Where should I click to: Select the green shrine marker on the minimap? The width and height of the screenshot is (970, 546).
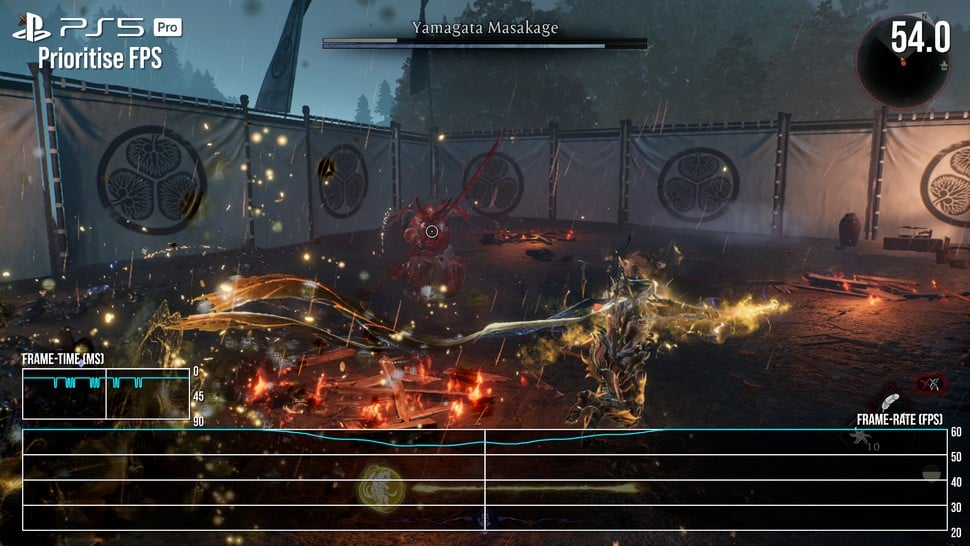point(944,65)
